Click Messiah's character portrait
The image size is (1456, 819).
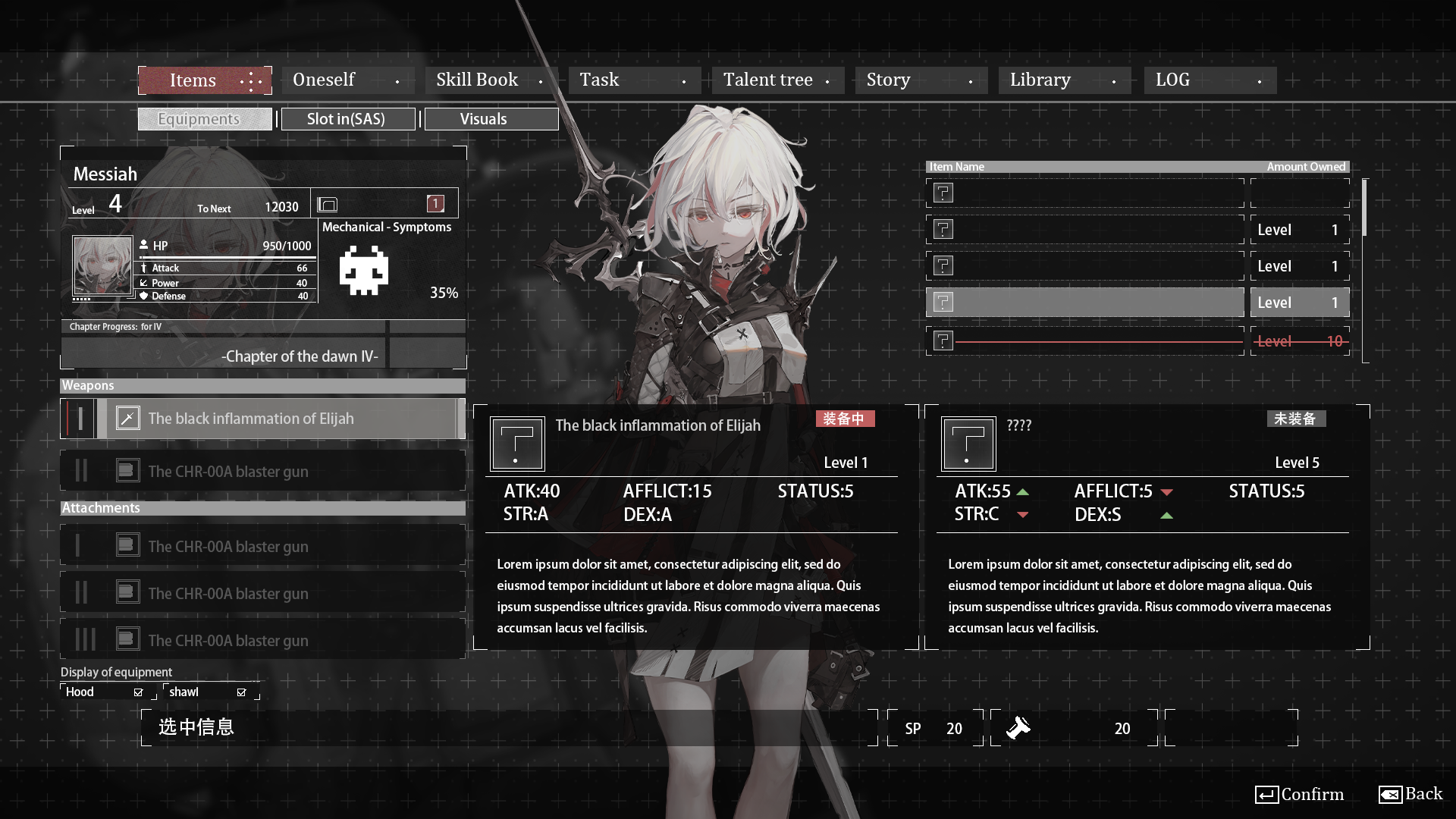tap(102, 265)
